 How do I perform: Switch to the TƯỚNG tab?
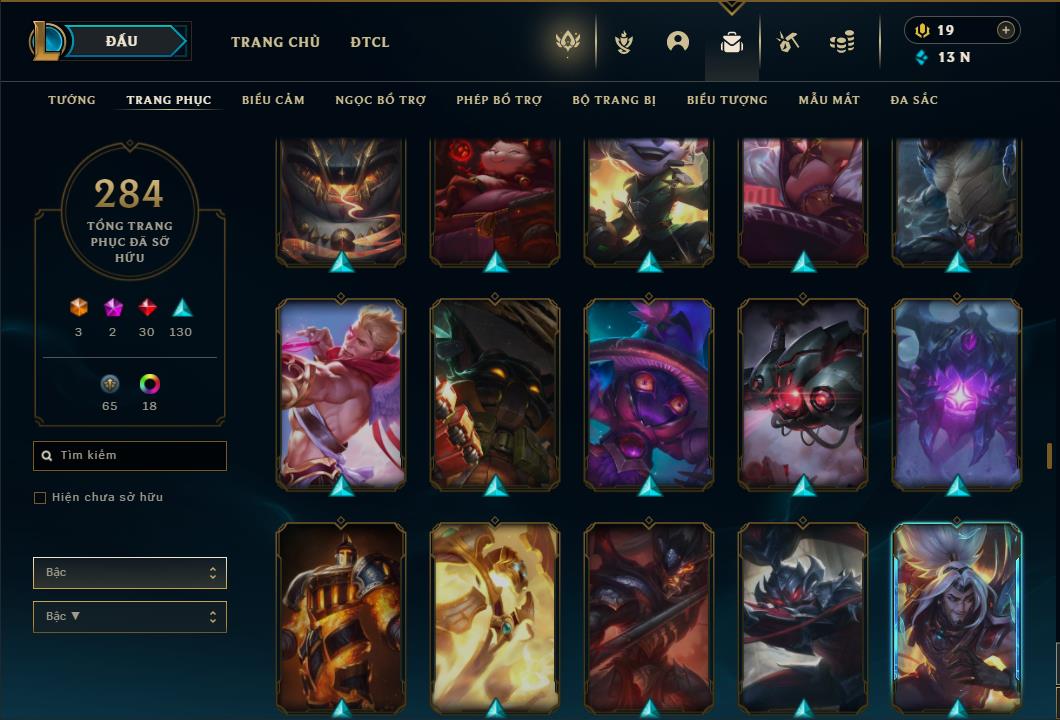pos(72,100)
